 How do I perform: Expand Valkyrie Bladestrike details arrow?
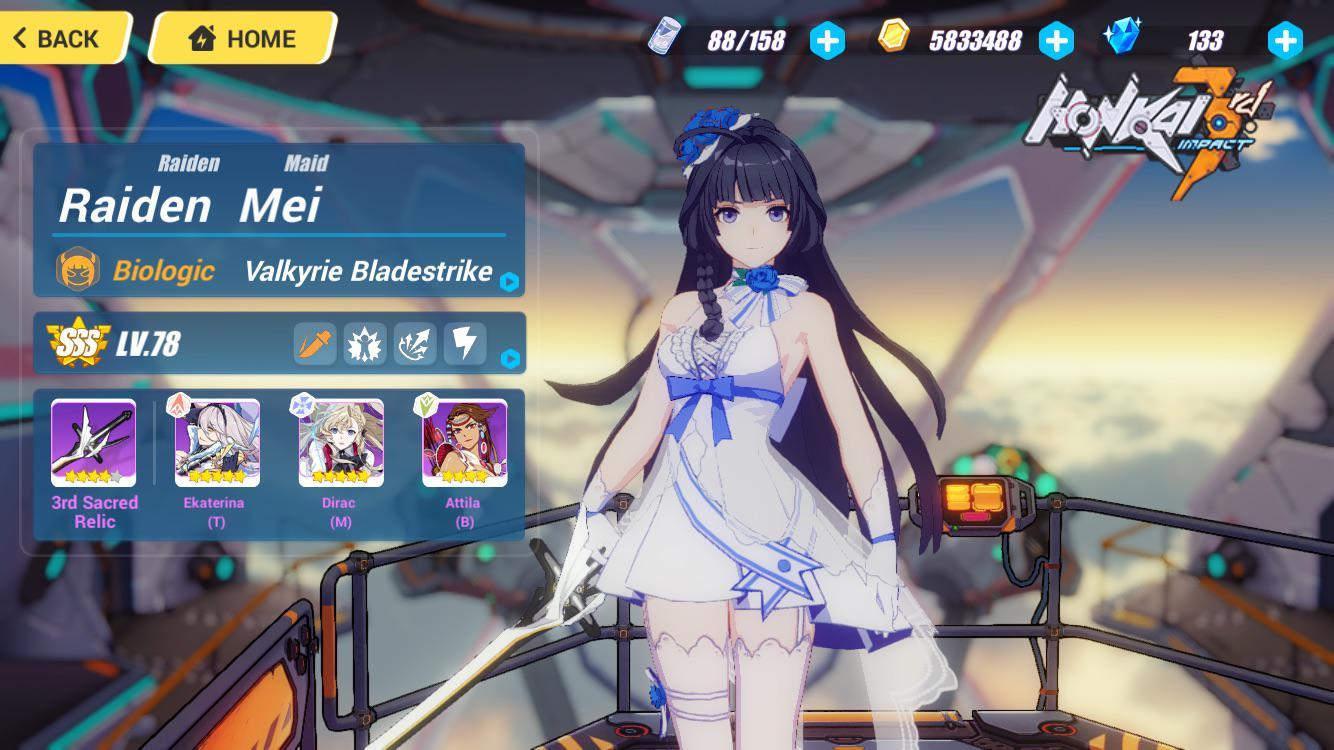tap(509, 282)
